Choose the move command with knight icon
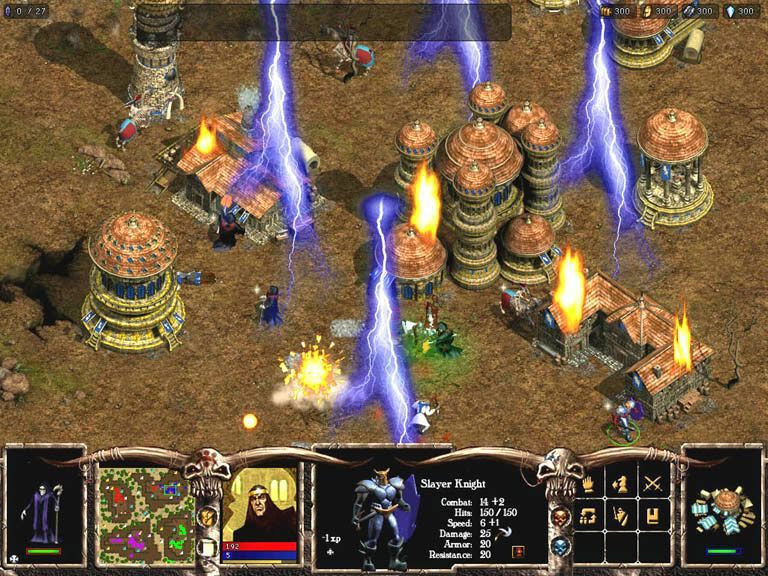This screenshot has width=768, height=576. (621, 485)
